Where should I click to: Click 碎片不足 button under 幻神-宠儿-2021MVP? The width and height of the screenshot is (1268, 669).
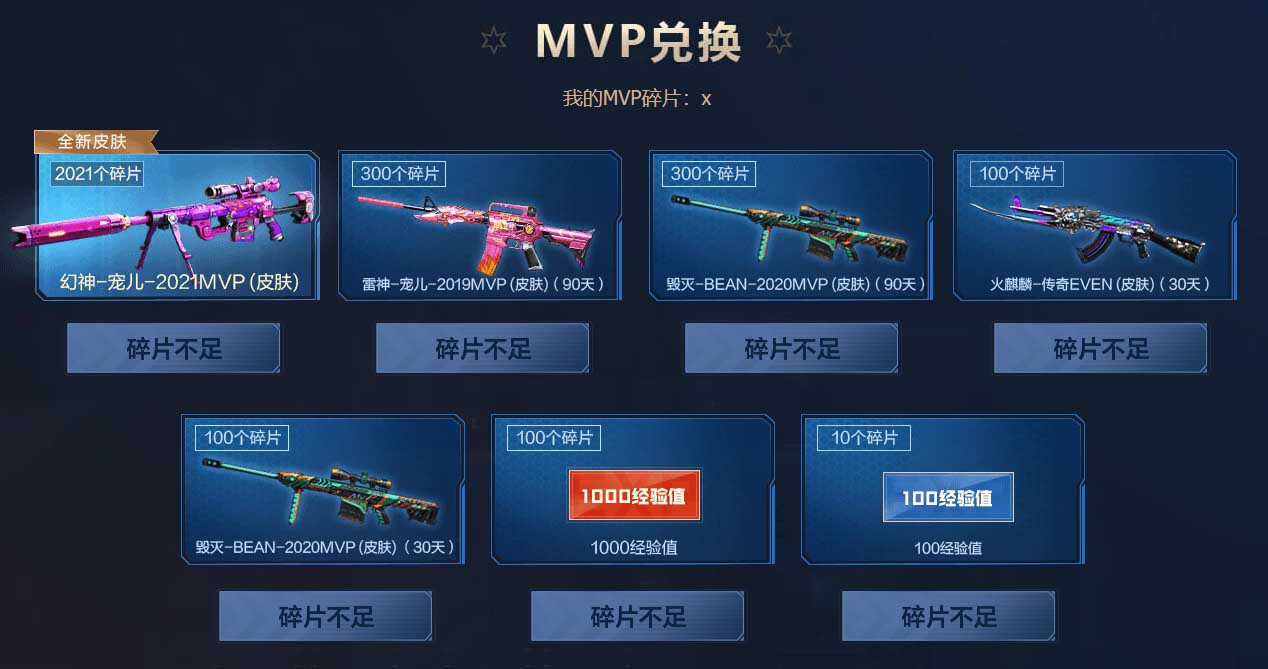[174, 349]
